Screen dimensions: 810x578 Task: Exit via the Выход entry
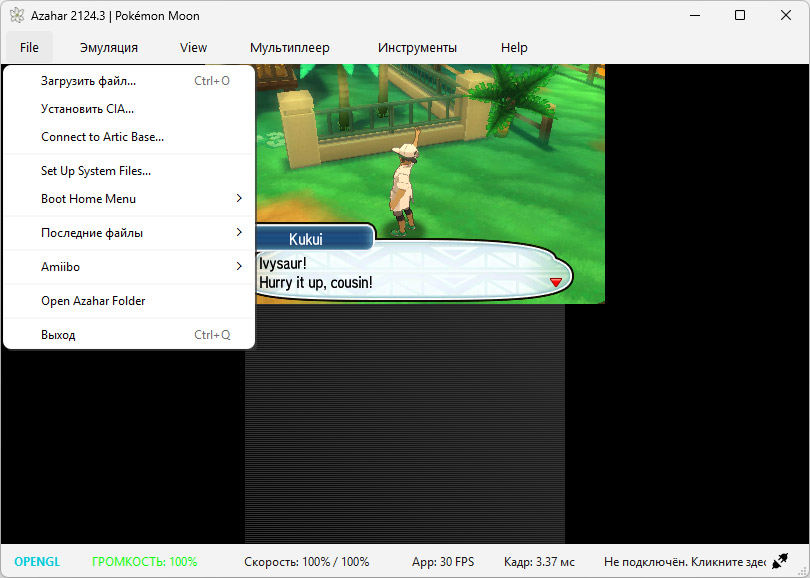58,335
